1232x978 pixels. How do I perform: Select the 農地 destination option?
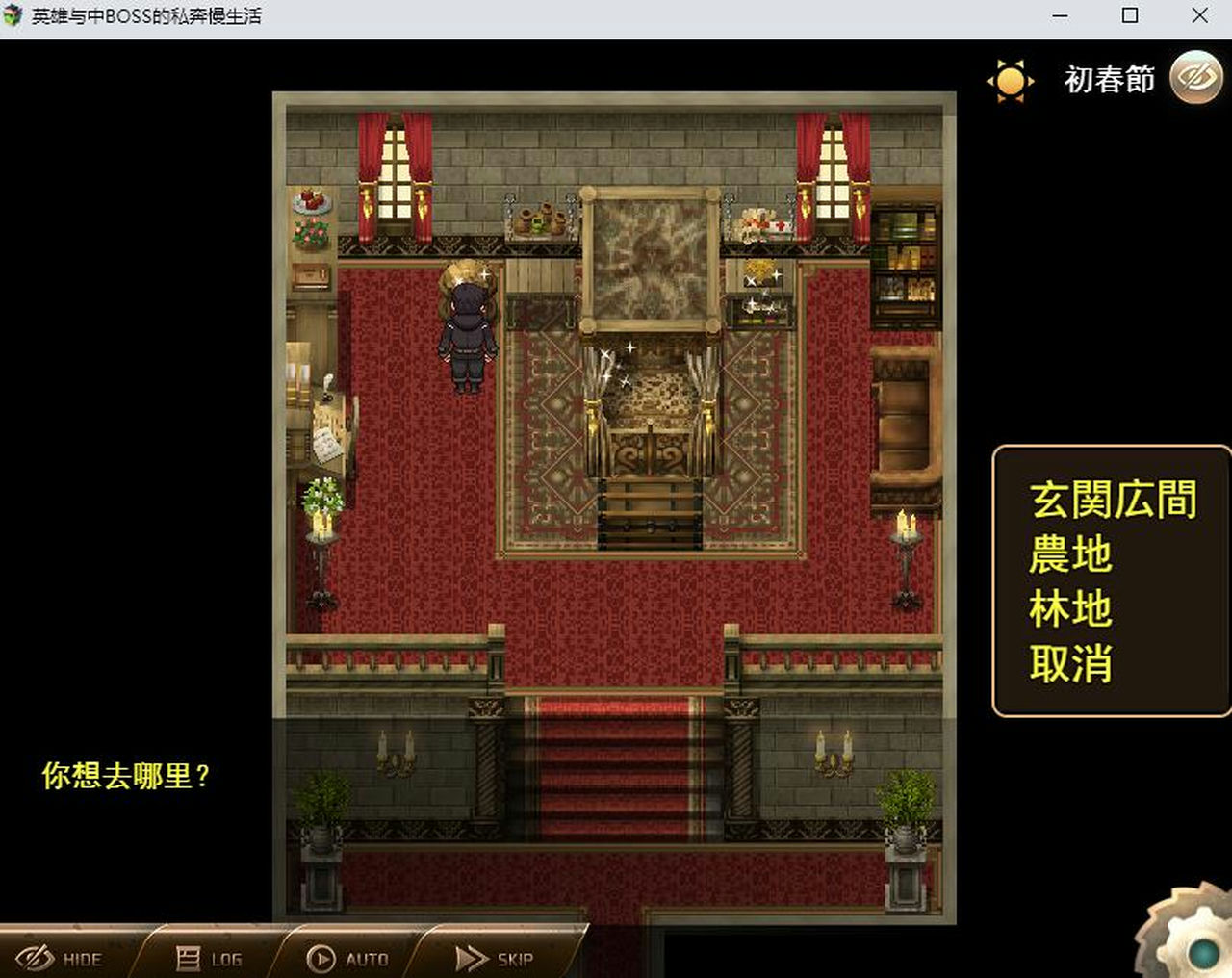coord(1071,553)
